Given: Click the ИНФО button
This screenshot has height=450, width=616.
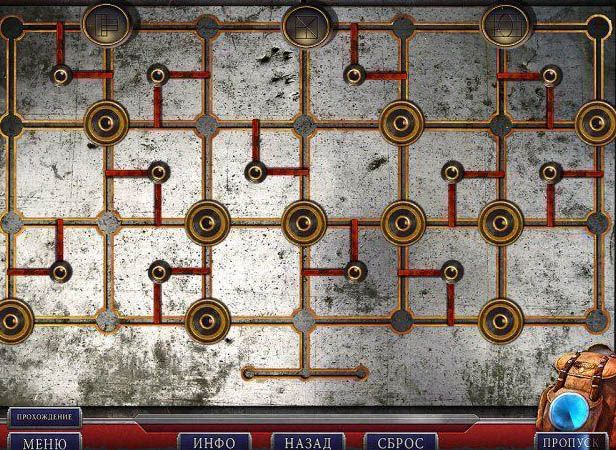Looking at the screenshot, I should point(213,441).
